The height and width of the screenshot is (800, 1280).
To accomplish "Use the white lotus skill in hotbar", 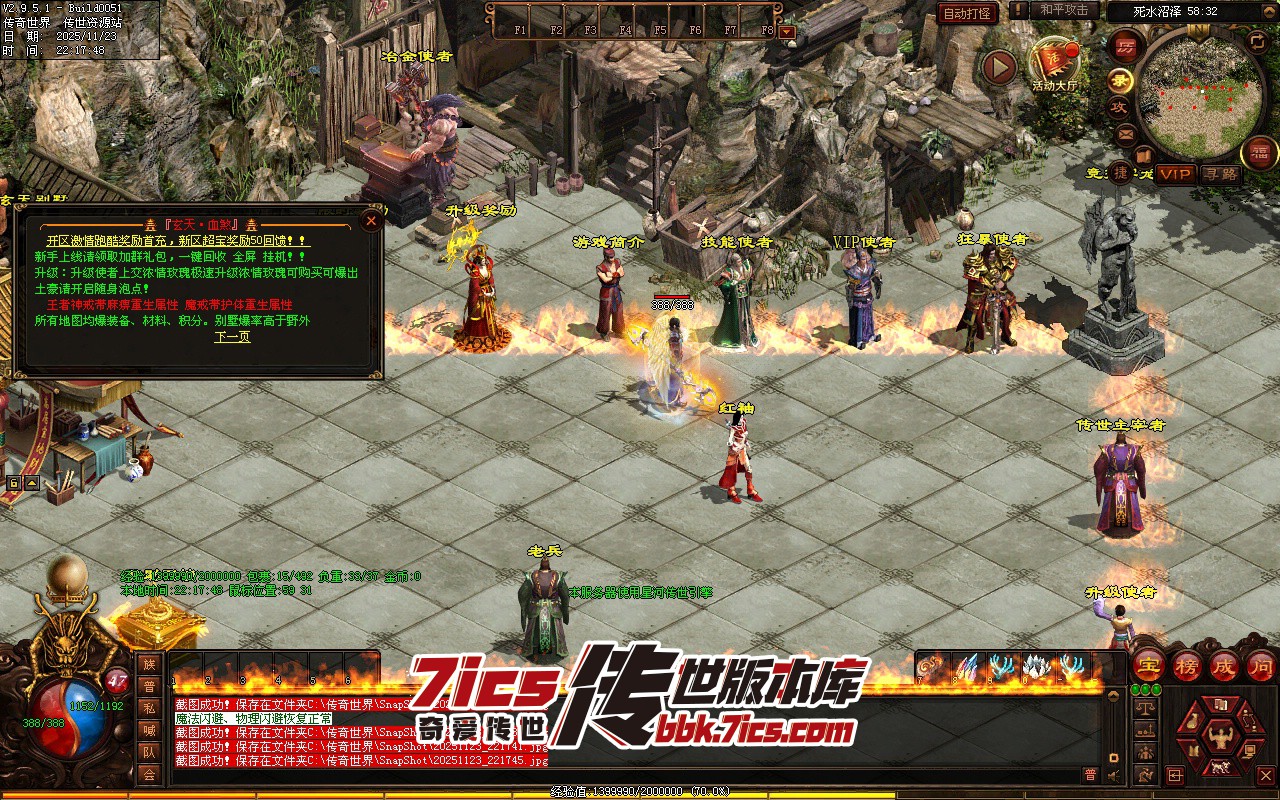I will (x=1035, y=666).
